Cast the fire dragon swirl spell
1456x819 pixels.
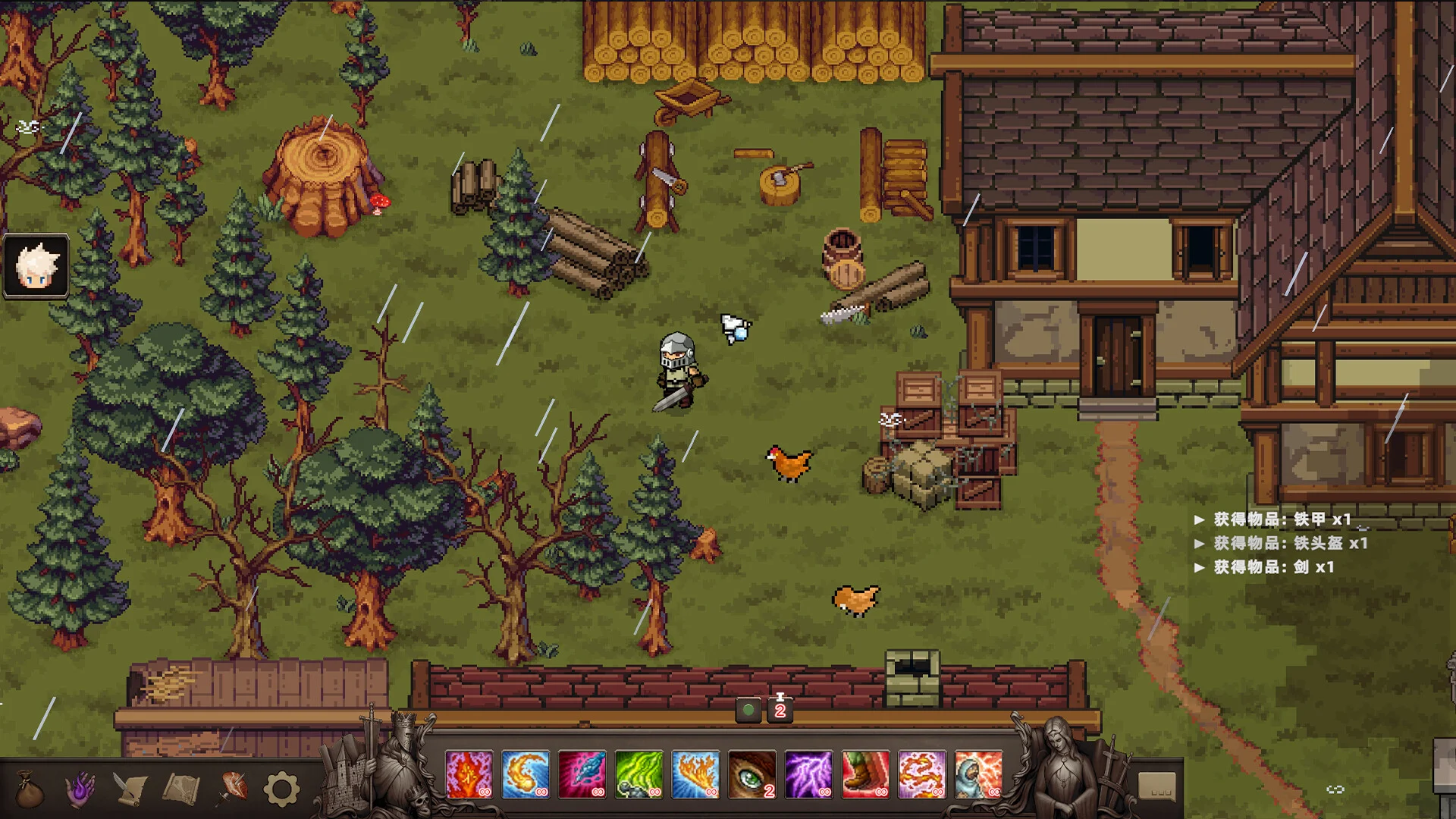click(x=922, y=774)
